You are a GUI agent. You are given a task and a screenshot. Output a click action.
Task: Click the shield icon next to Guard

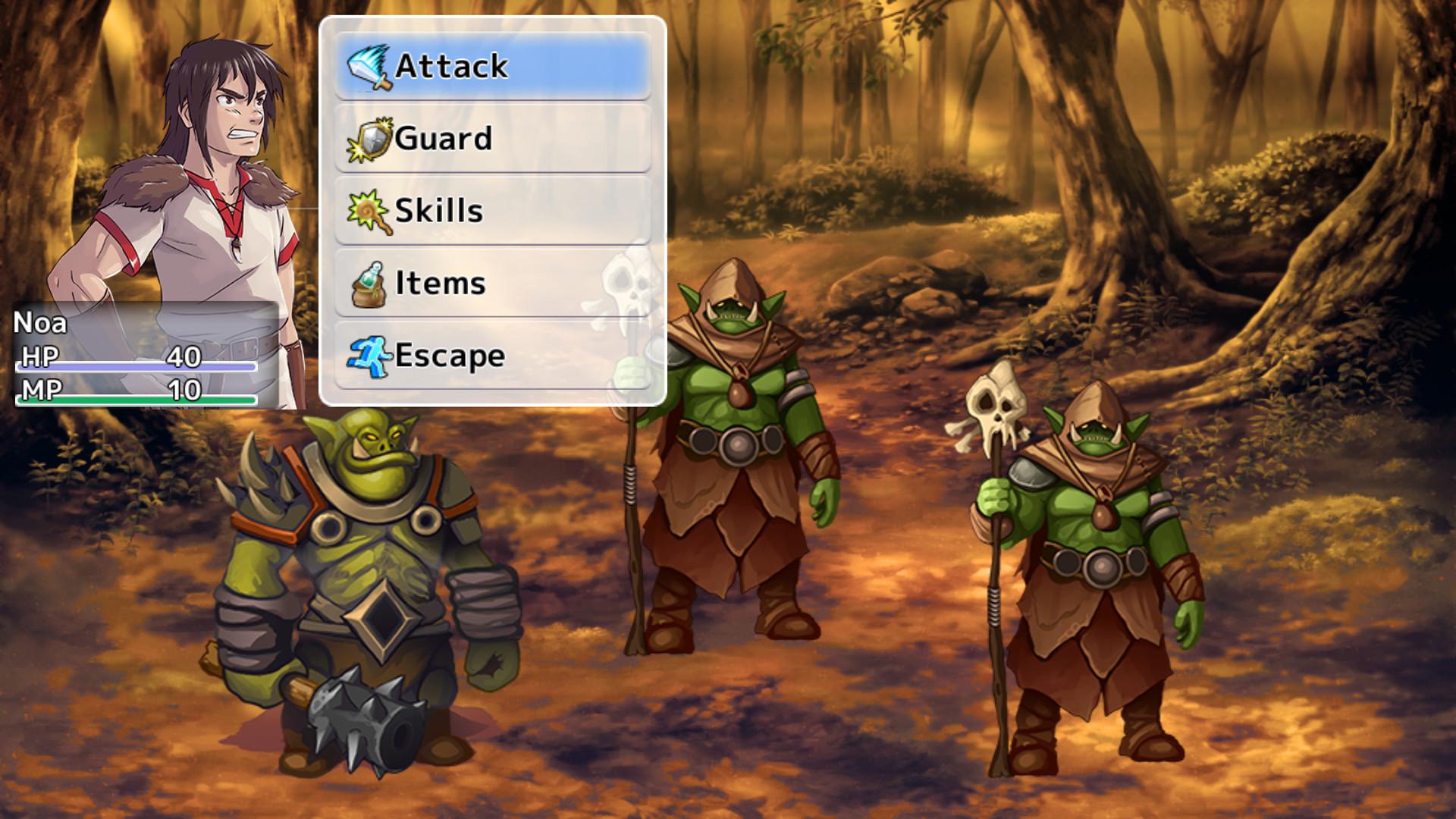pos(369,139)
